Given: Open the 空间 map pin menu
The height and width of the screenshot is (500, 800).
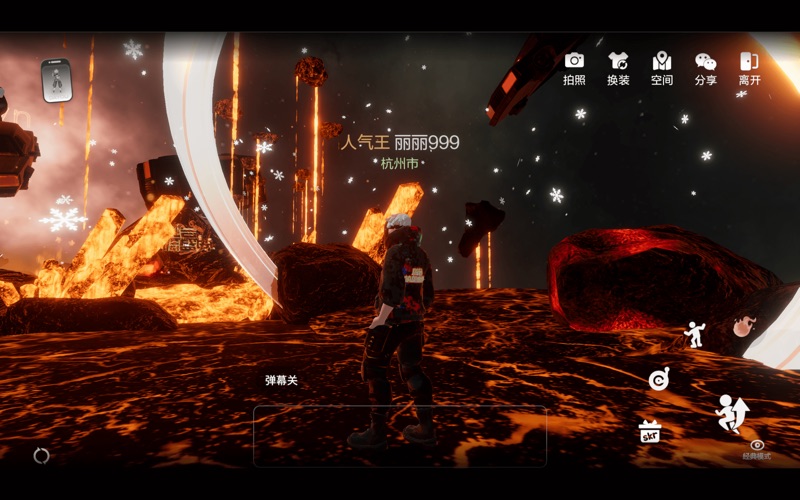Looking at the screenshot, I should point(661,67).
